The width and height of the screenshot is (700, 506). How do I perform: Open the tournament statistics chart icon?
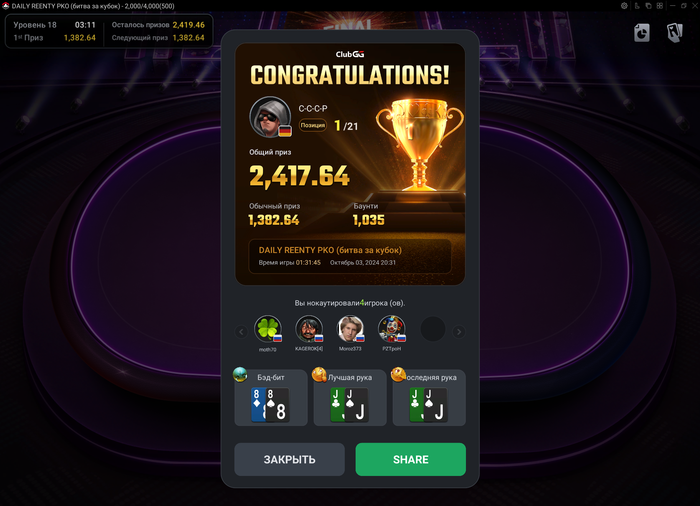[642, 33]
